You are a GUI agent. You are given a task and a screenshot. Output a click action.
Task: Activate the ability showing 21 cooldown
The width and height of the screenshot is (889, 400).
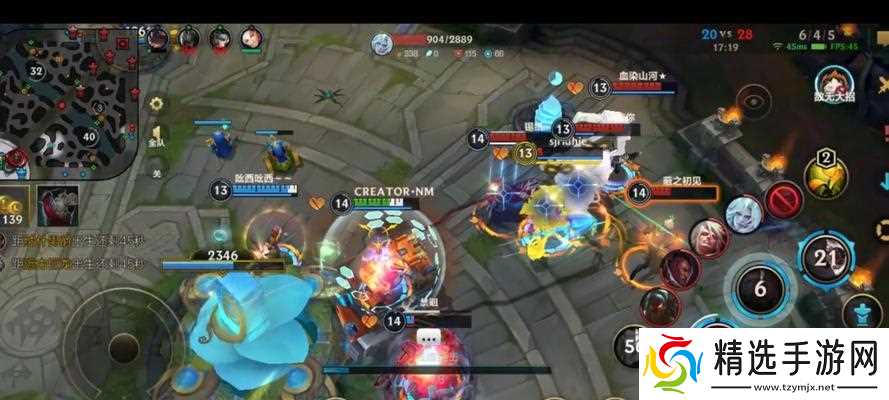pyautogui.click(x=825, y=257)
